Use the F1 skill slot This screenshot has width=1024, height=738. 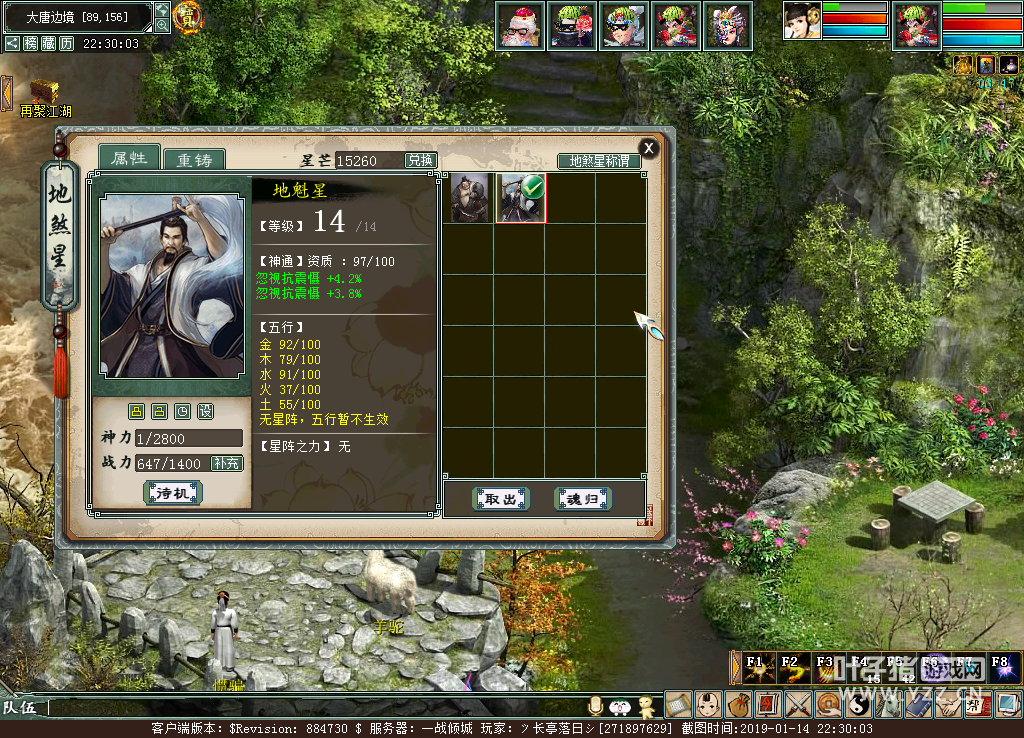coord(756,667)
